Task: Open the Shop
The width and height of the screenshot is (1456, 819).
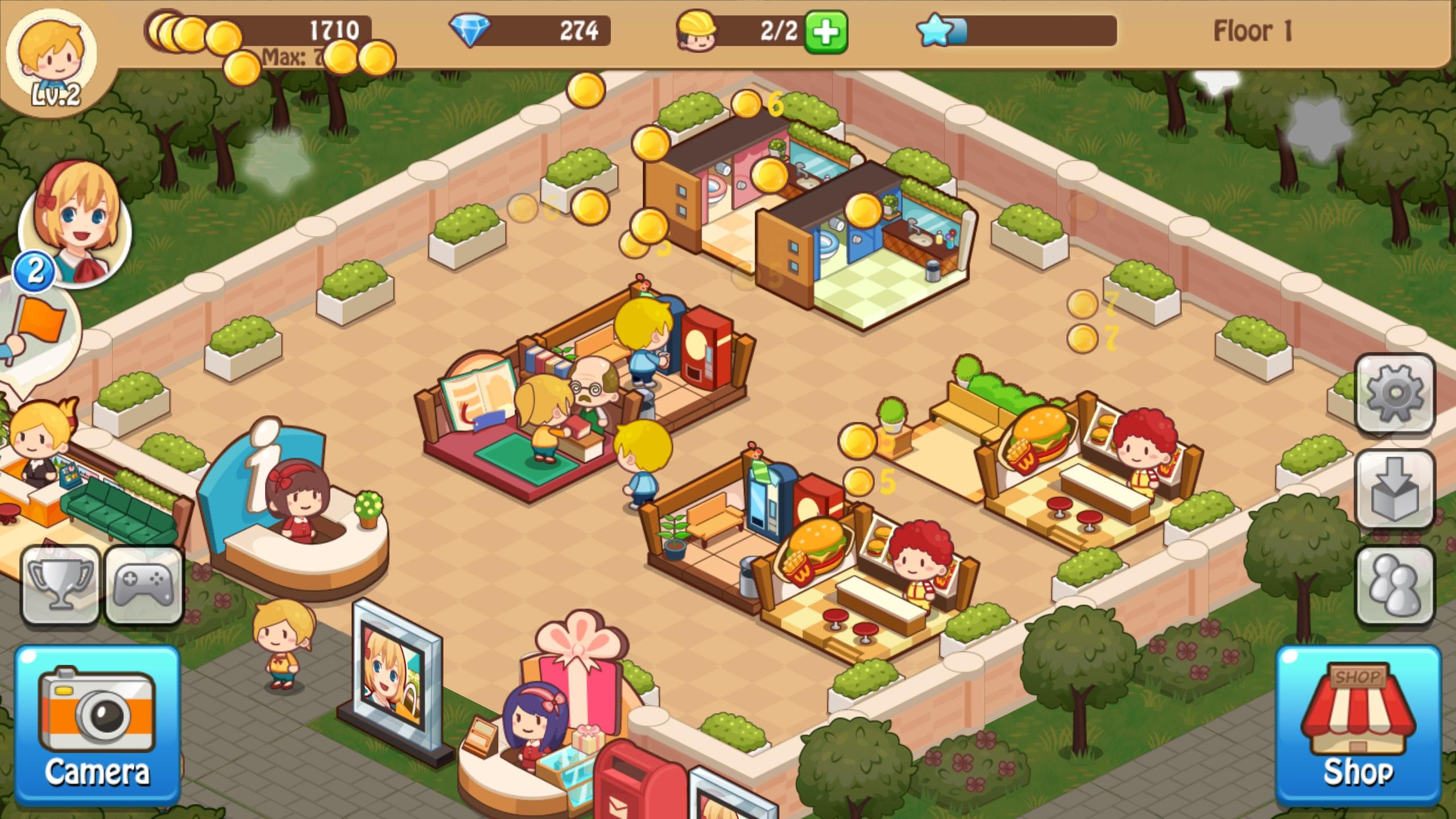Action: click(x=1358, y=725)
